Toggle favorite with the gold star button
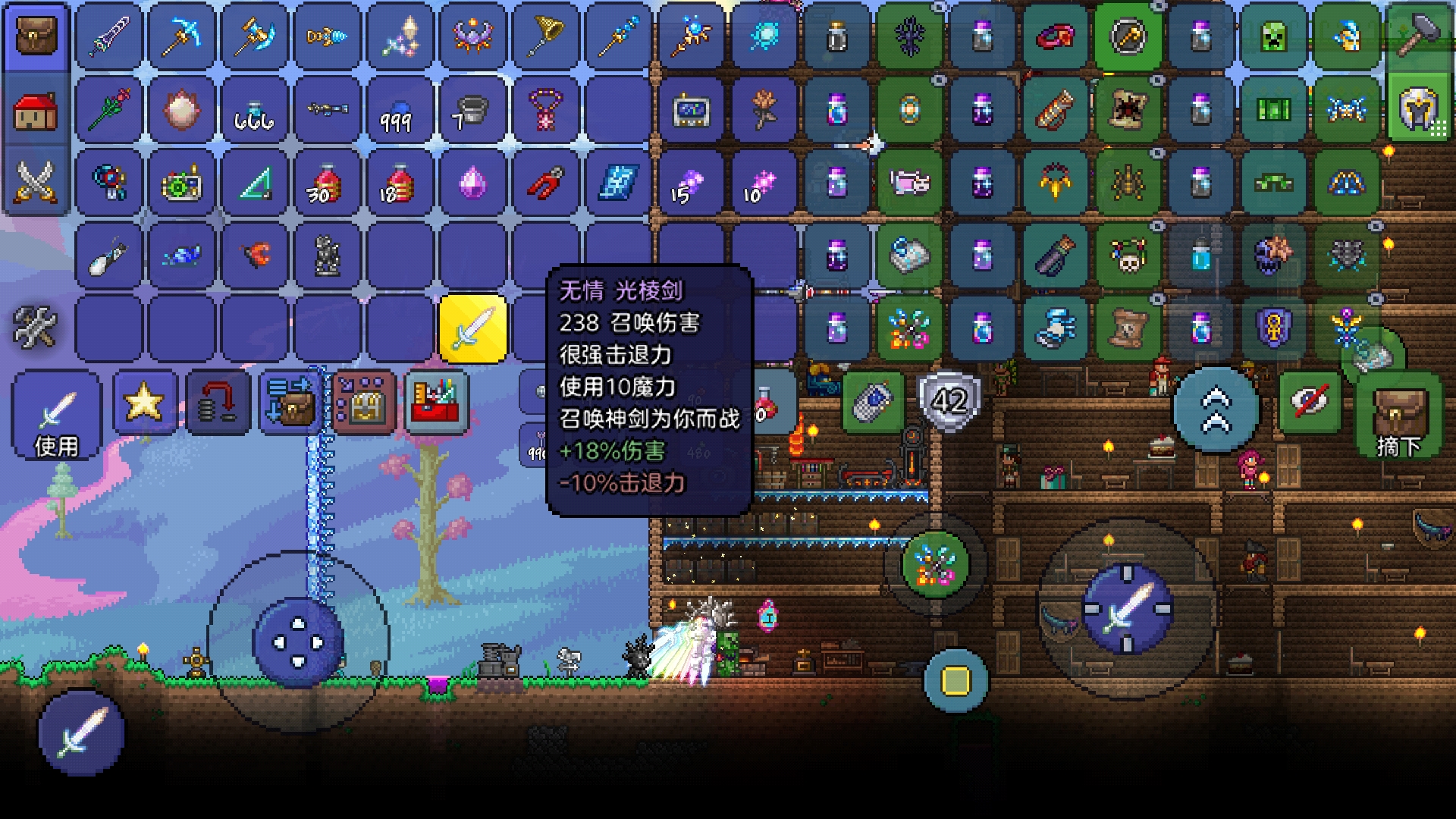The width and height of the screenshot is (1456, 819). coord(144,403)
